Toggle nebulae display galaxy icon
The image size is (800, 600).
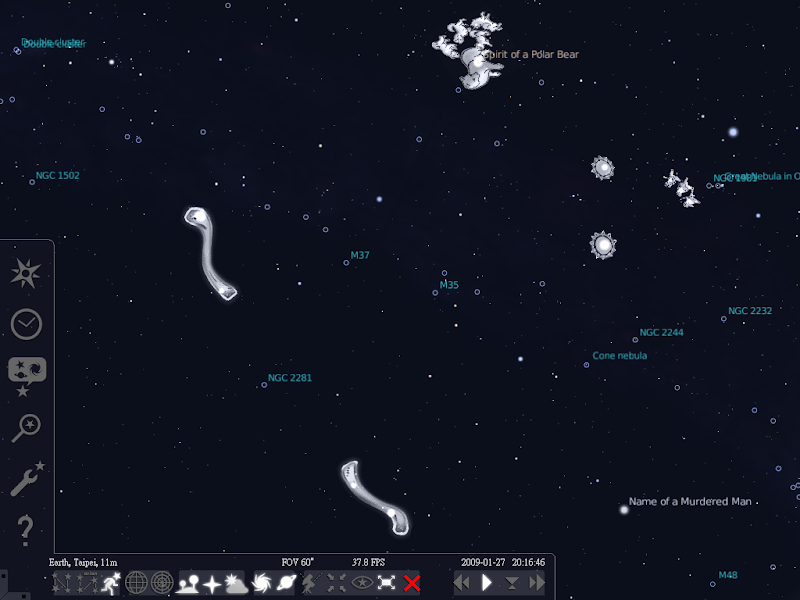tap(263, 583)
